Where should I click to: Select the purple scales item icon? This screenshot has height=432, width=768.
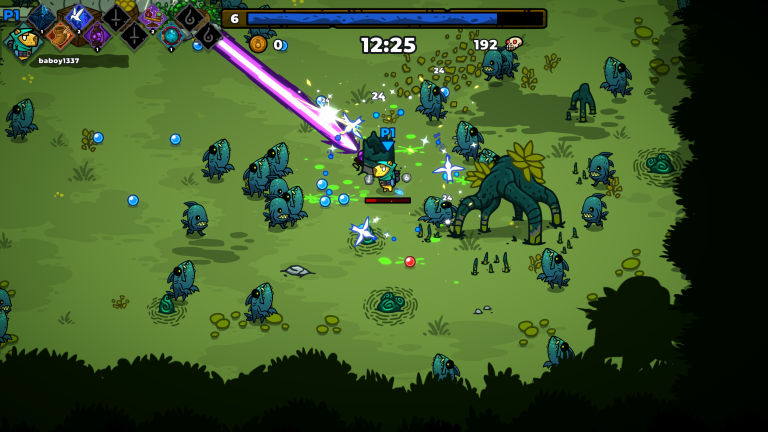(152, 17)
